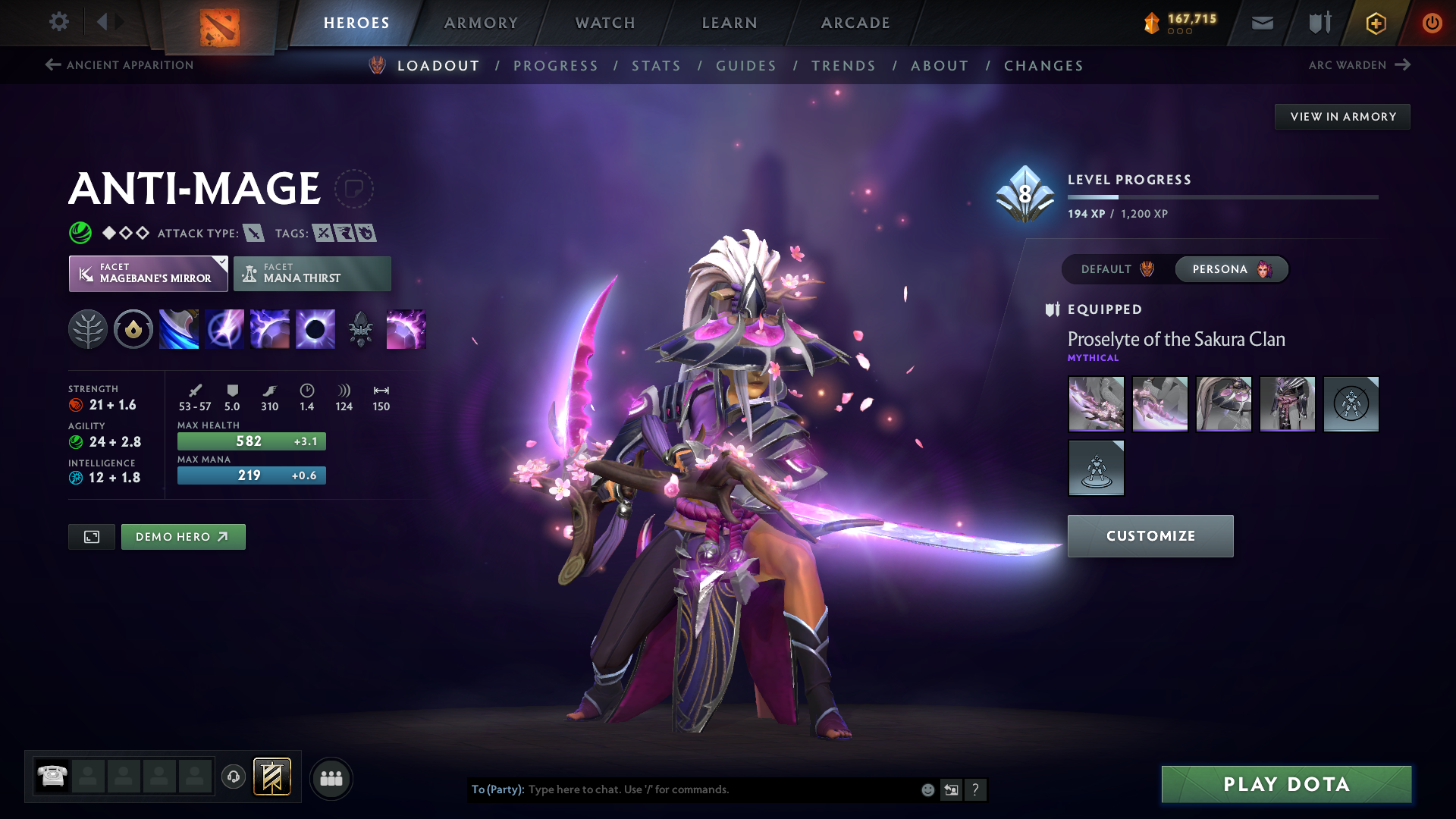The image size is (1456, 819).
Task: Click the Aghanim's Shard upgrade icon
Action: pos(361,328)
